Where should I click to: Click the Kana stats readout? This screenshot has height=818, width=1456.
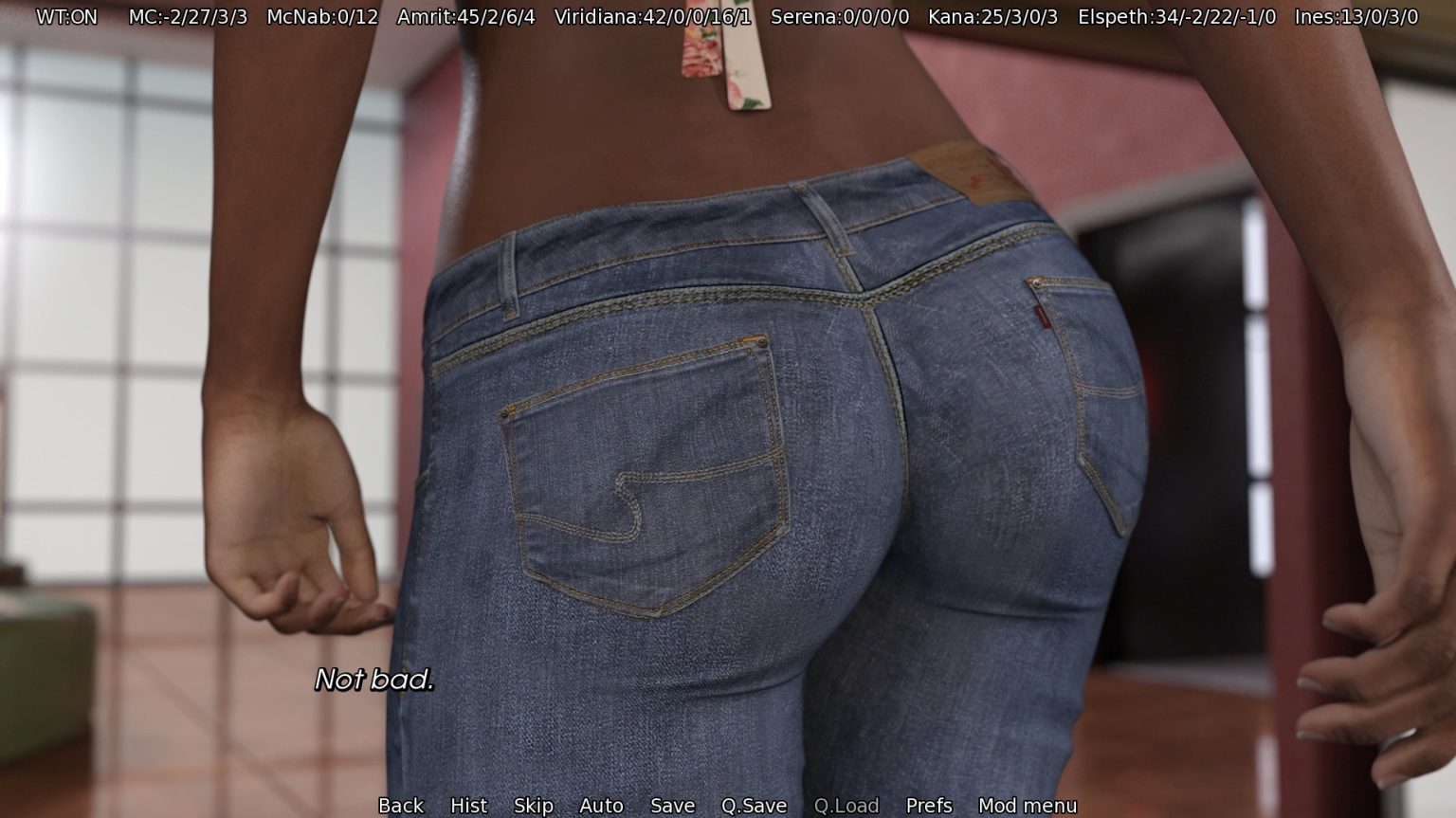pos(993,16)
